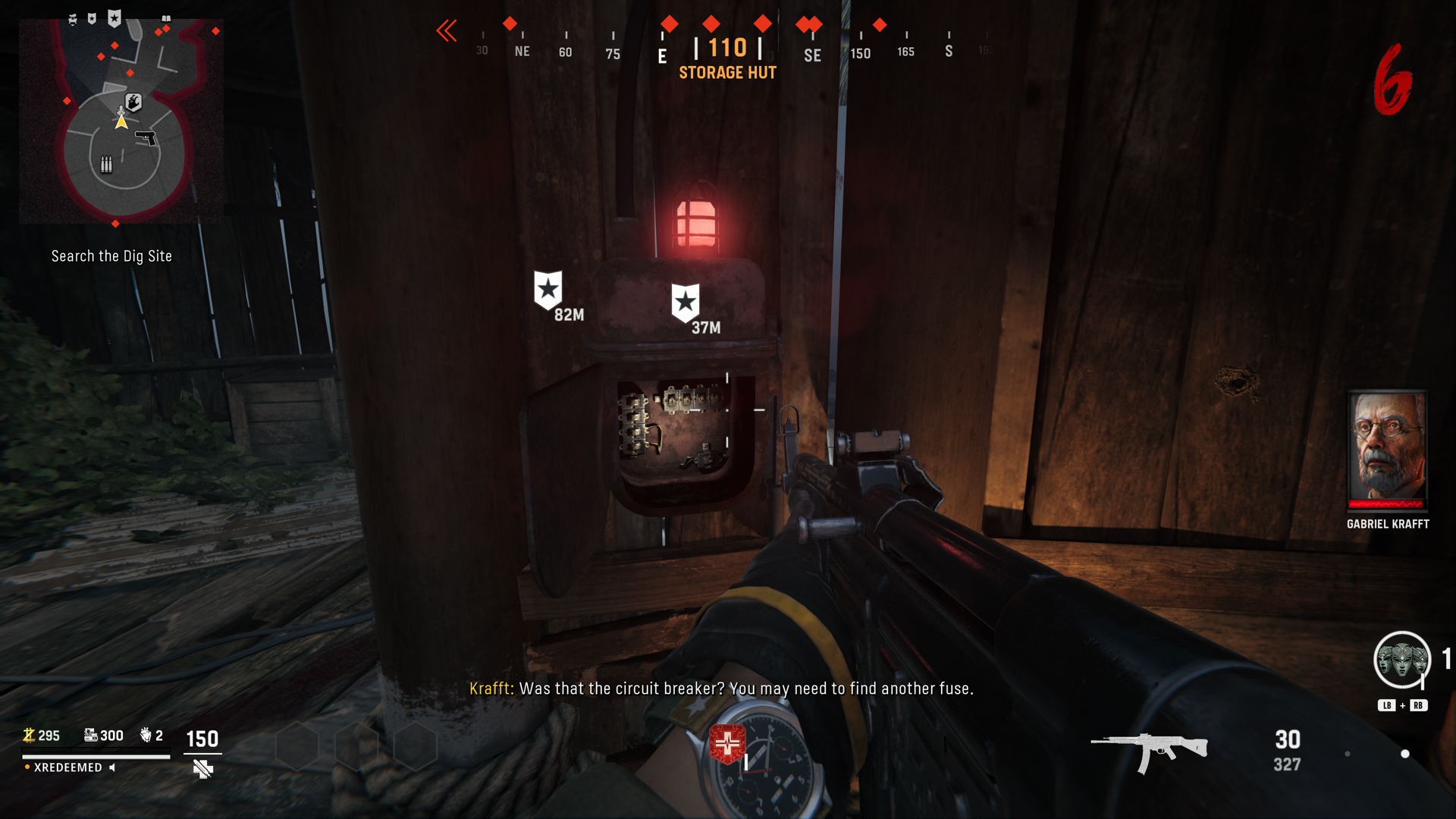Select the pistol icon on the minimap
The image size is (1456, 819).
pyautogui.click(x=146, y=138)
